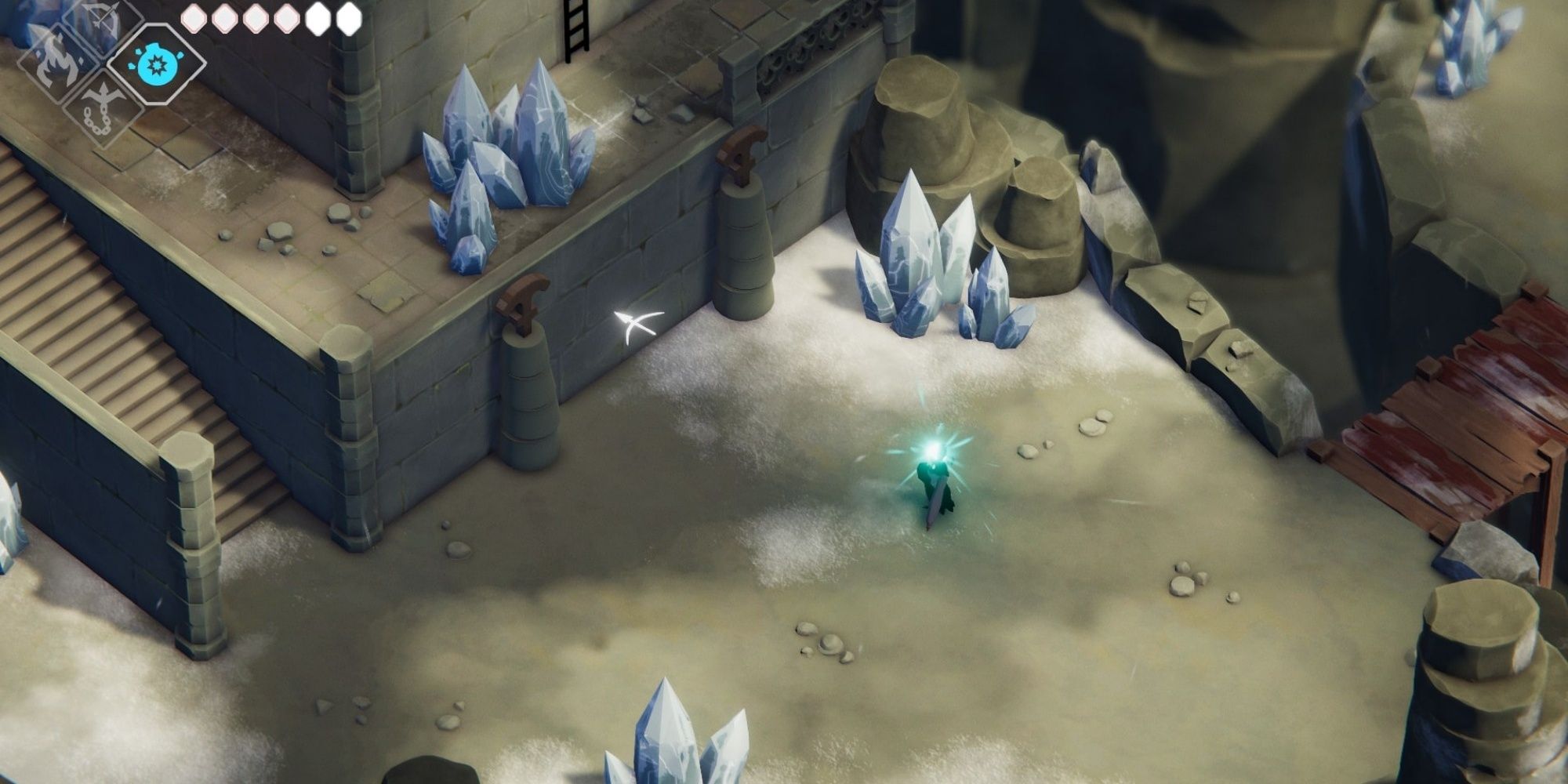Toggle the fifth white diamond indicator
The width and height of the screenshot is (1568, 784).
pos(318,18)
